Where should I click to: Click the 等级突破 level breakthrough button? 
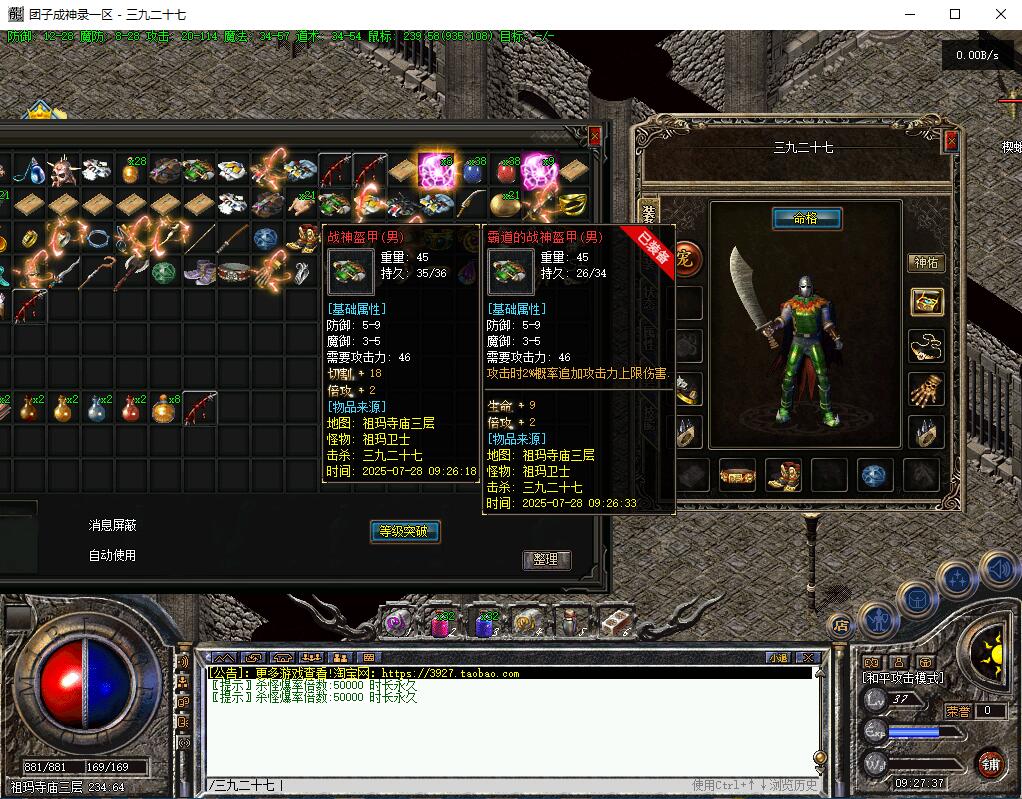coord(404,531)
